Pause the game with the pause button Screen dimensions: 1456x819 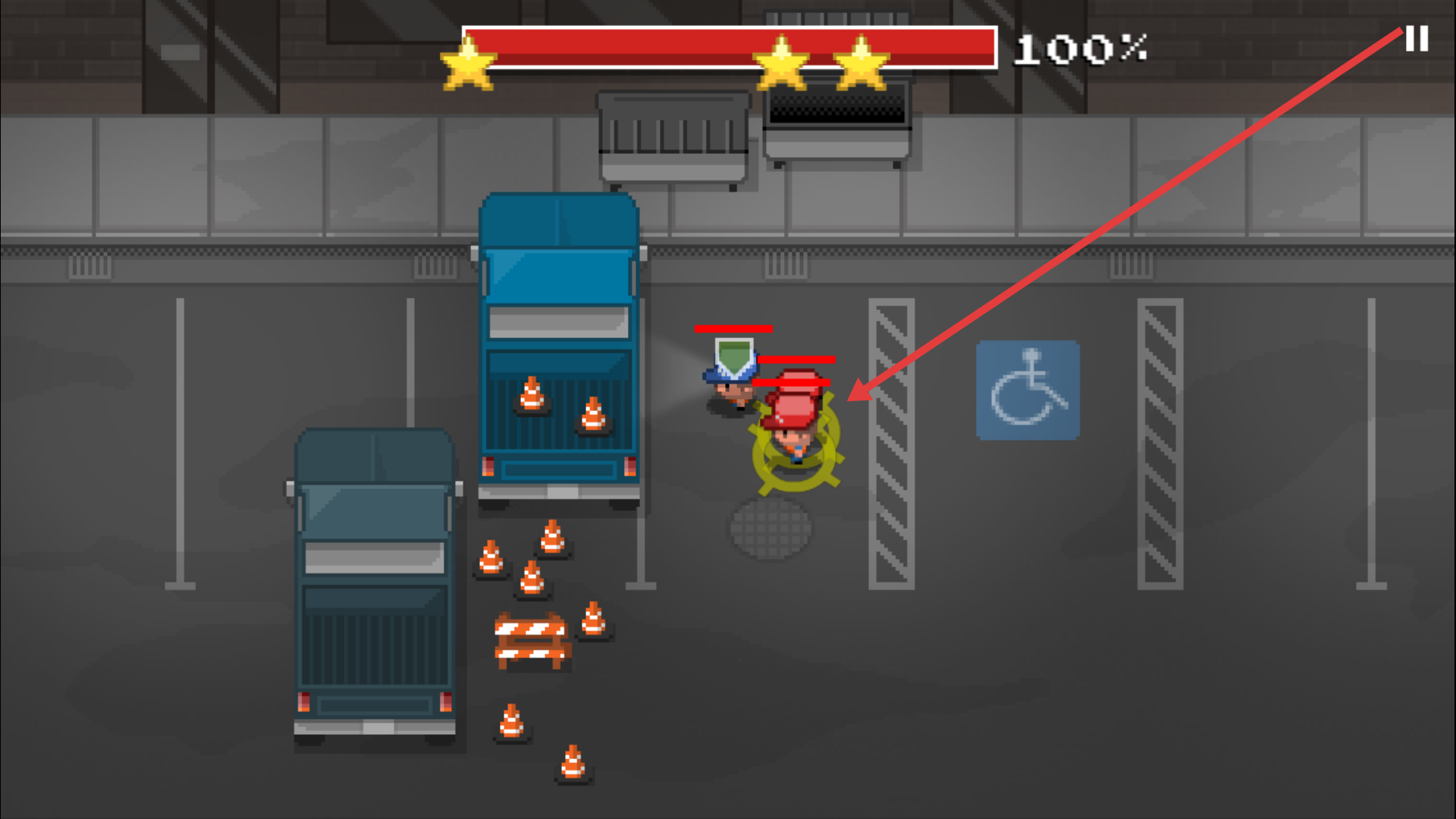(x=1417, y=39)
